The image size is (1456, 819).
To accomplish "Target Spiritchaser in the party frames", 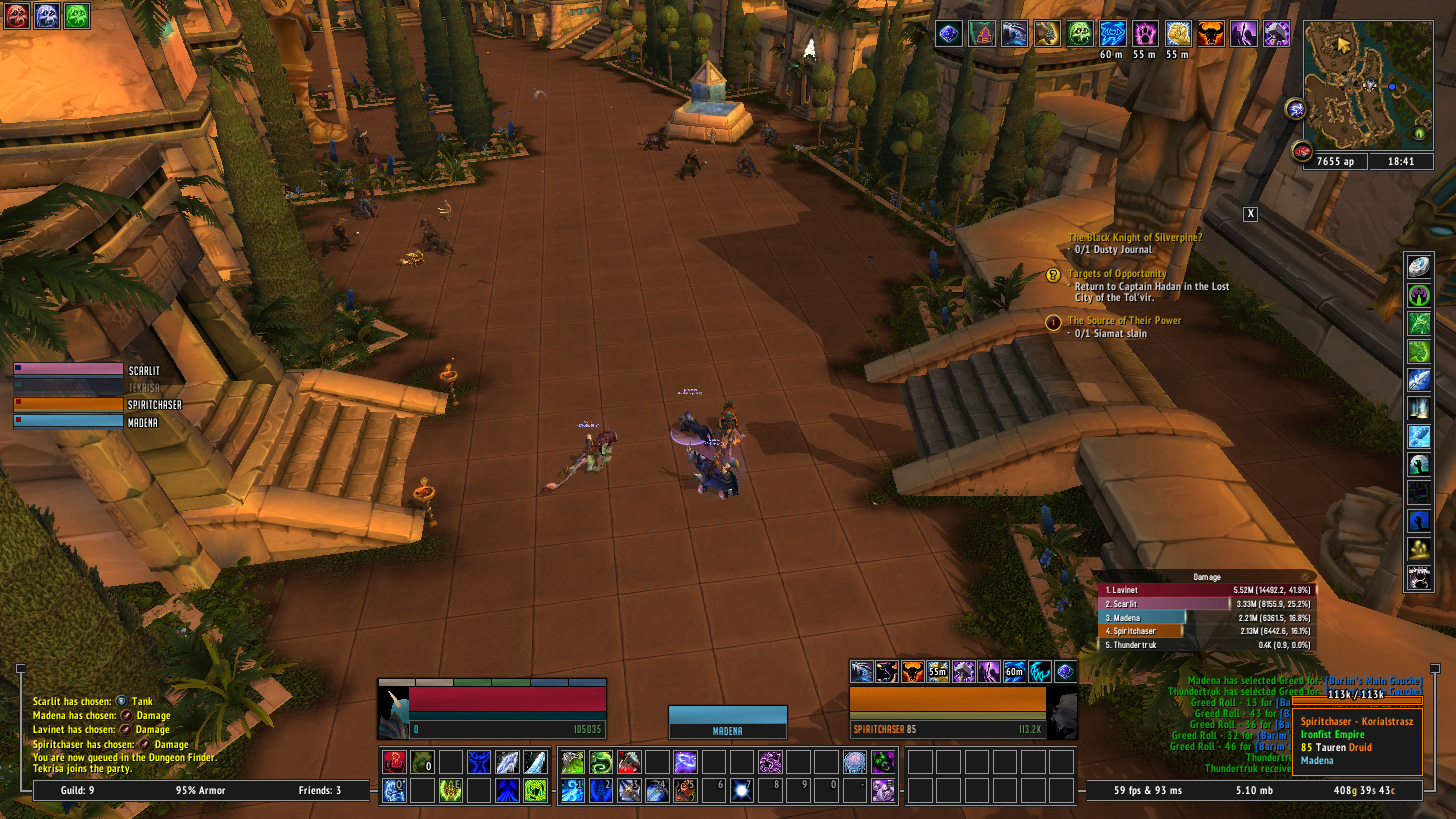I will point(68,404).
